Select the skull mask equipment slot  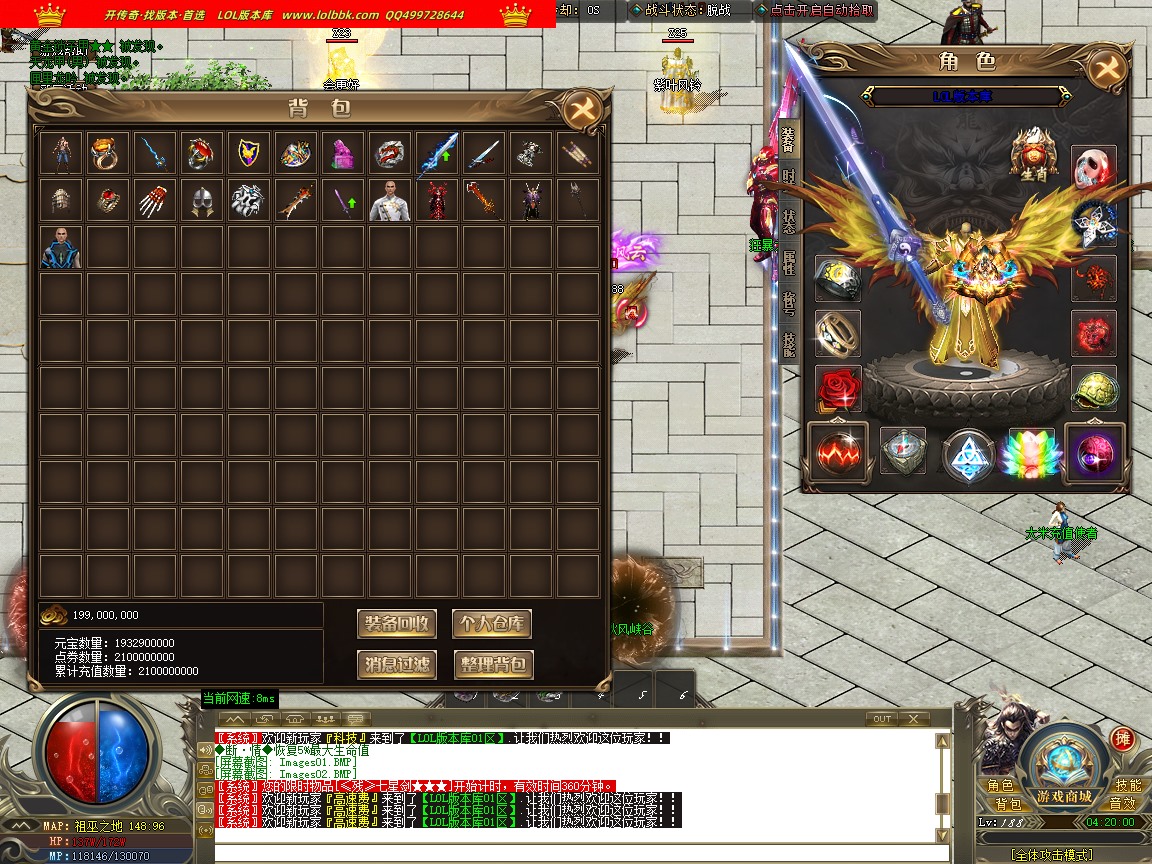click(1093, 168)
